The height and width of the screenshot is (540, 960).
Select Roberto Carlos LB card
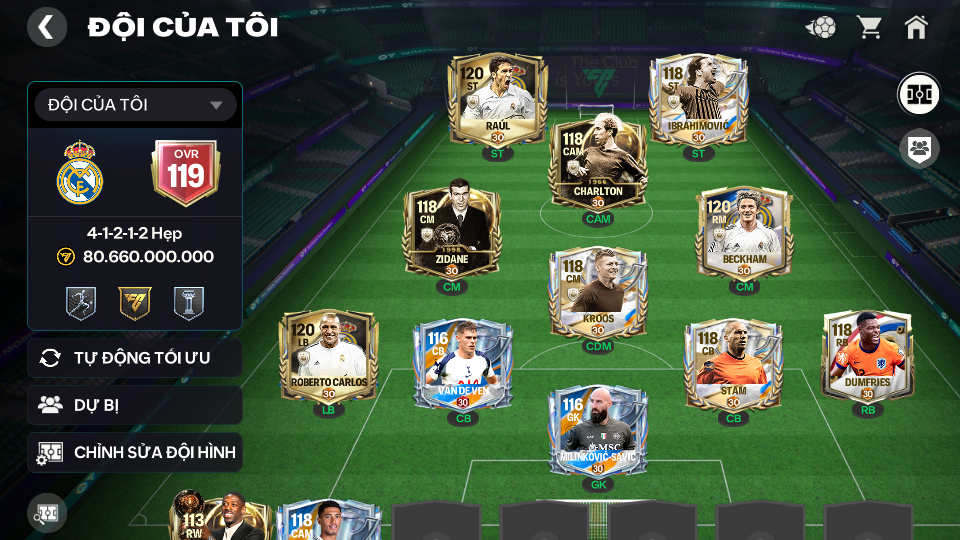point(329,357)
